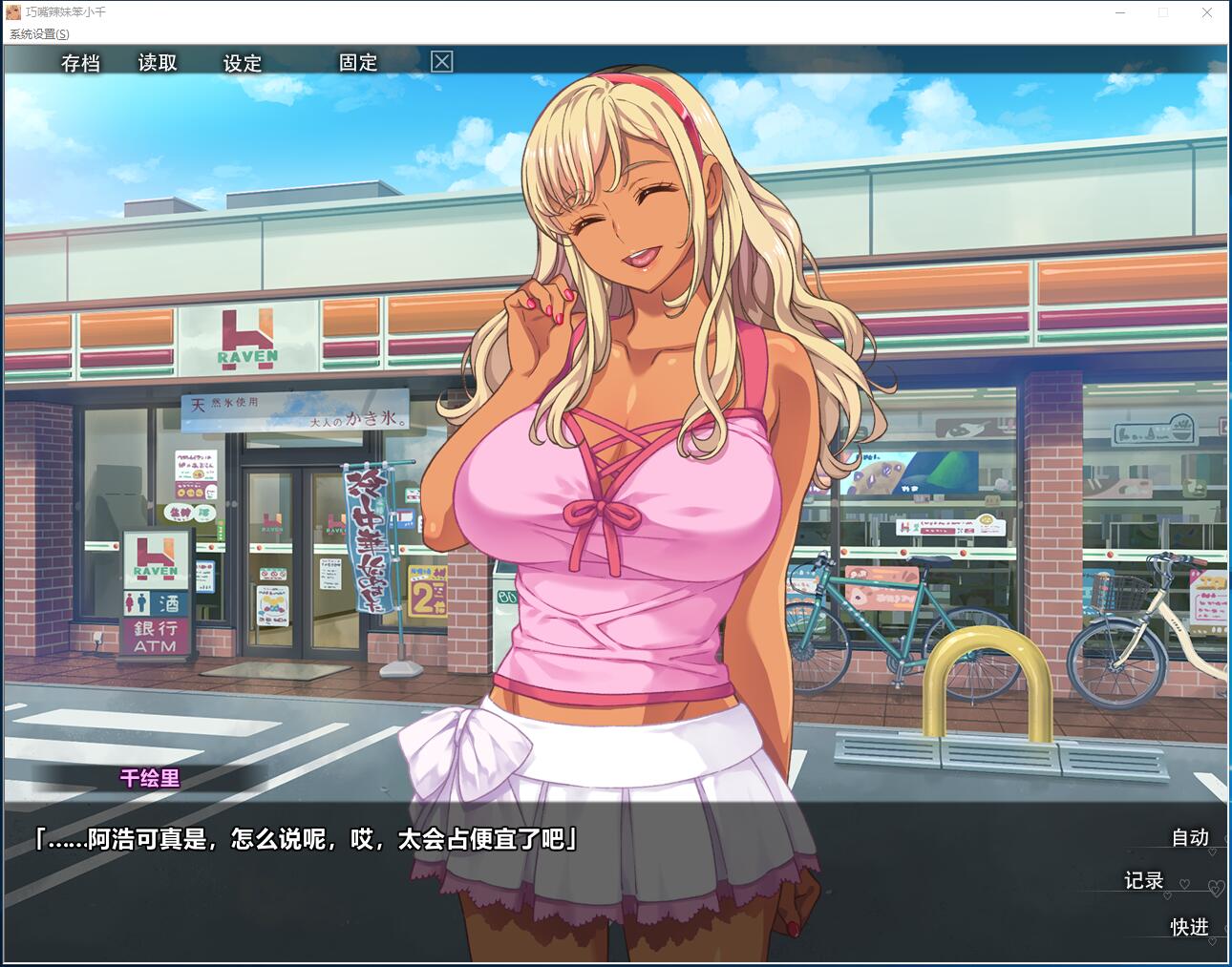1232x967 pixels.
Task: Toggle the 固定 pin option
Action: tap(358, 63)
